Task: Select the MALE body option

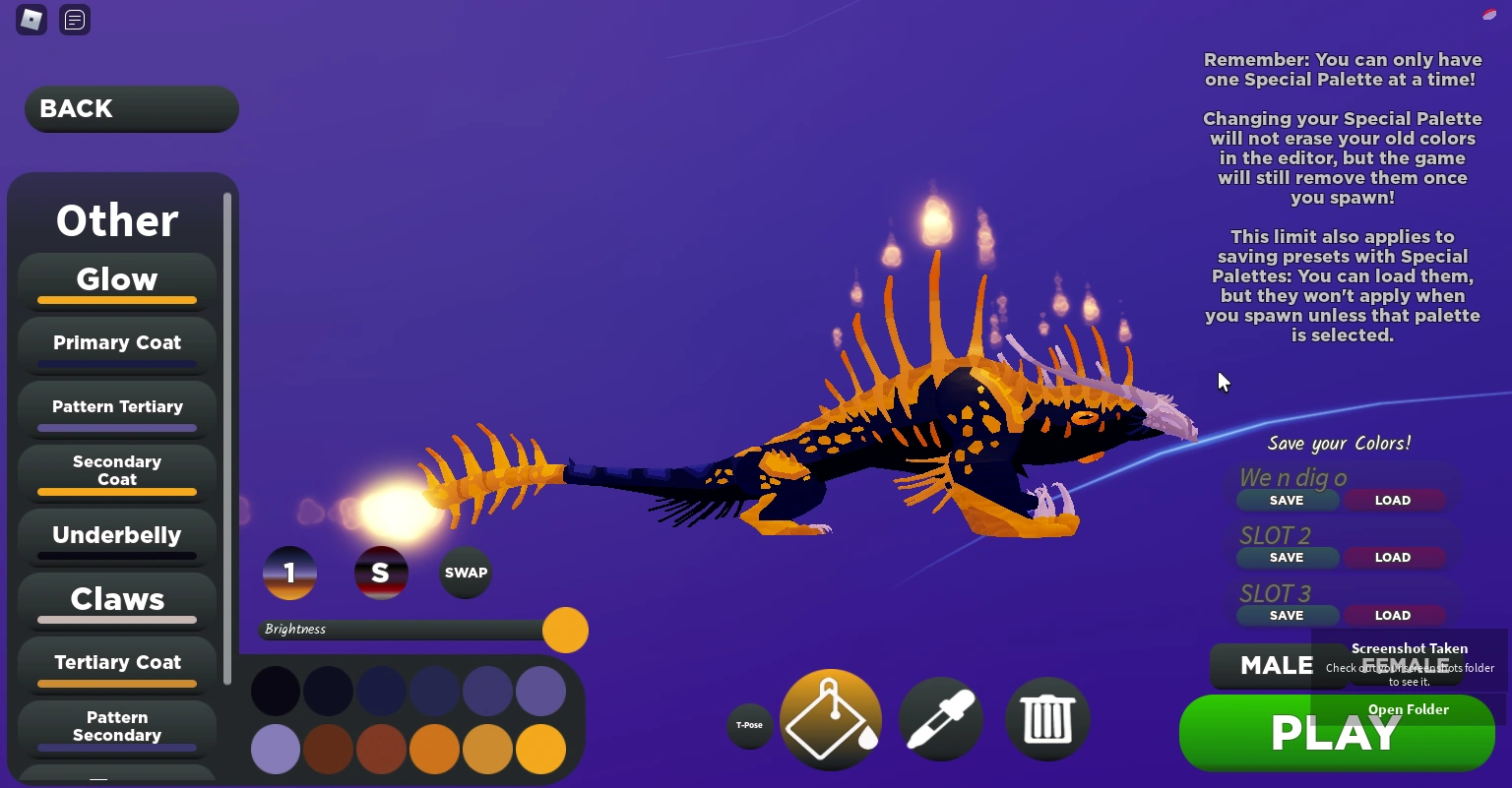Action: (x=1277, y=666)
